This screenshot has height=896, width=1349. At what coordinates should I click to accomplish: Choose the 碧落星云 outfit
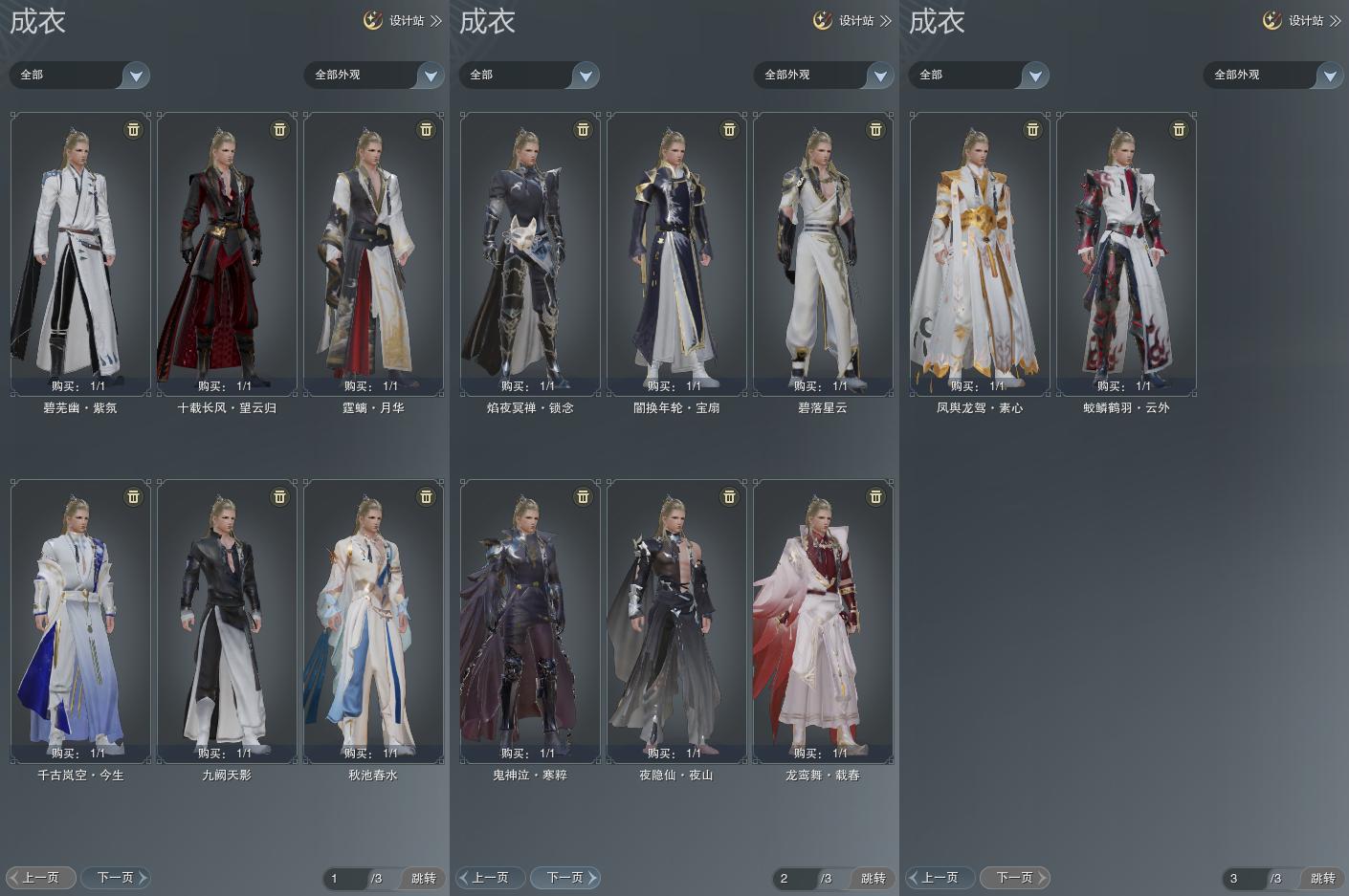pyautogui.click(x=823, y=253)
